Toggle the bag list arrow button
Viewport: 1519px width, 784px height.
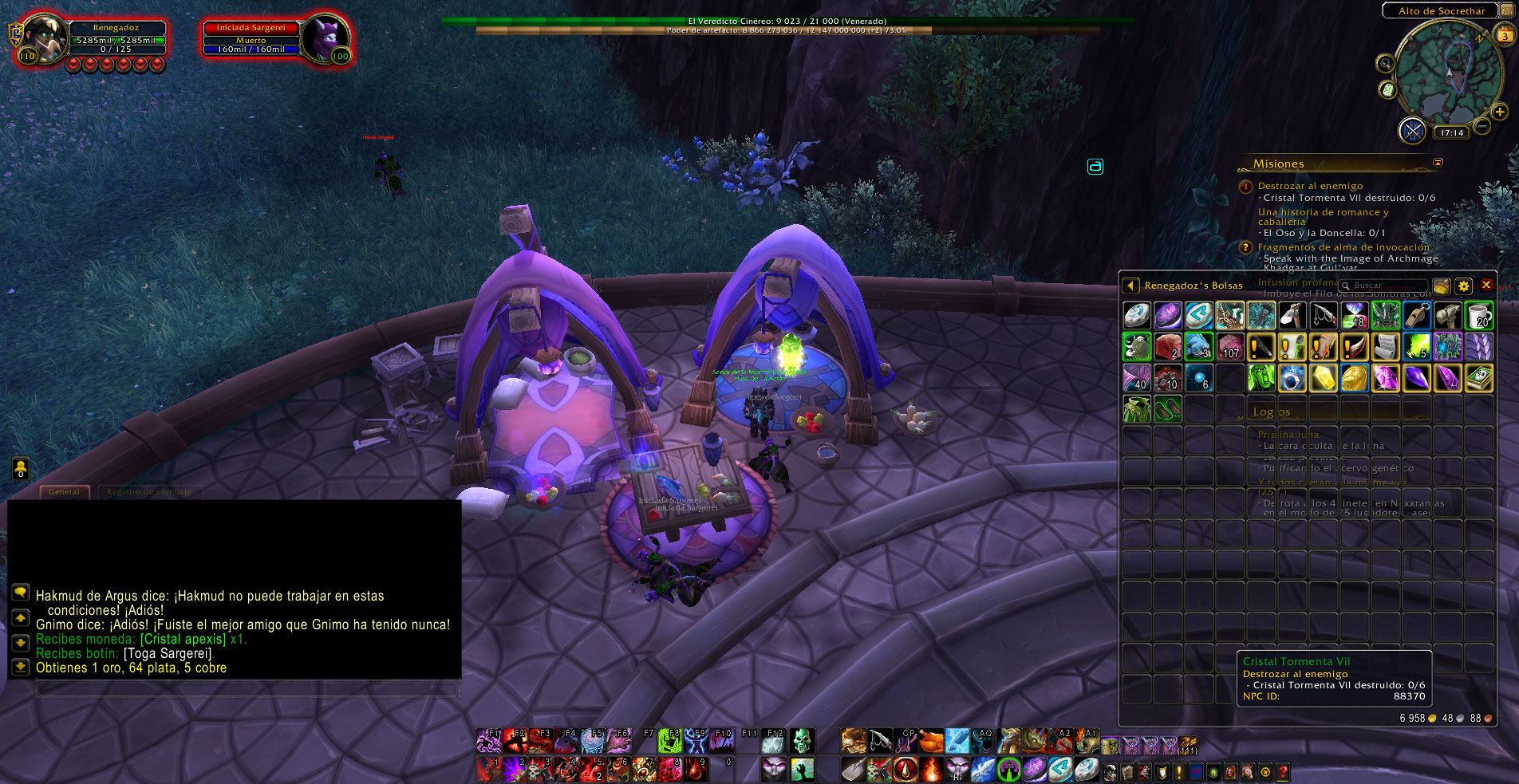(x=1130, y=286)
